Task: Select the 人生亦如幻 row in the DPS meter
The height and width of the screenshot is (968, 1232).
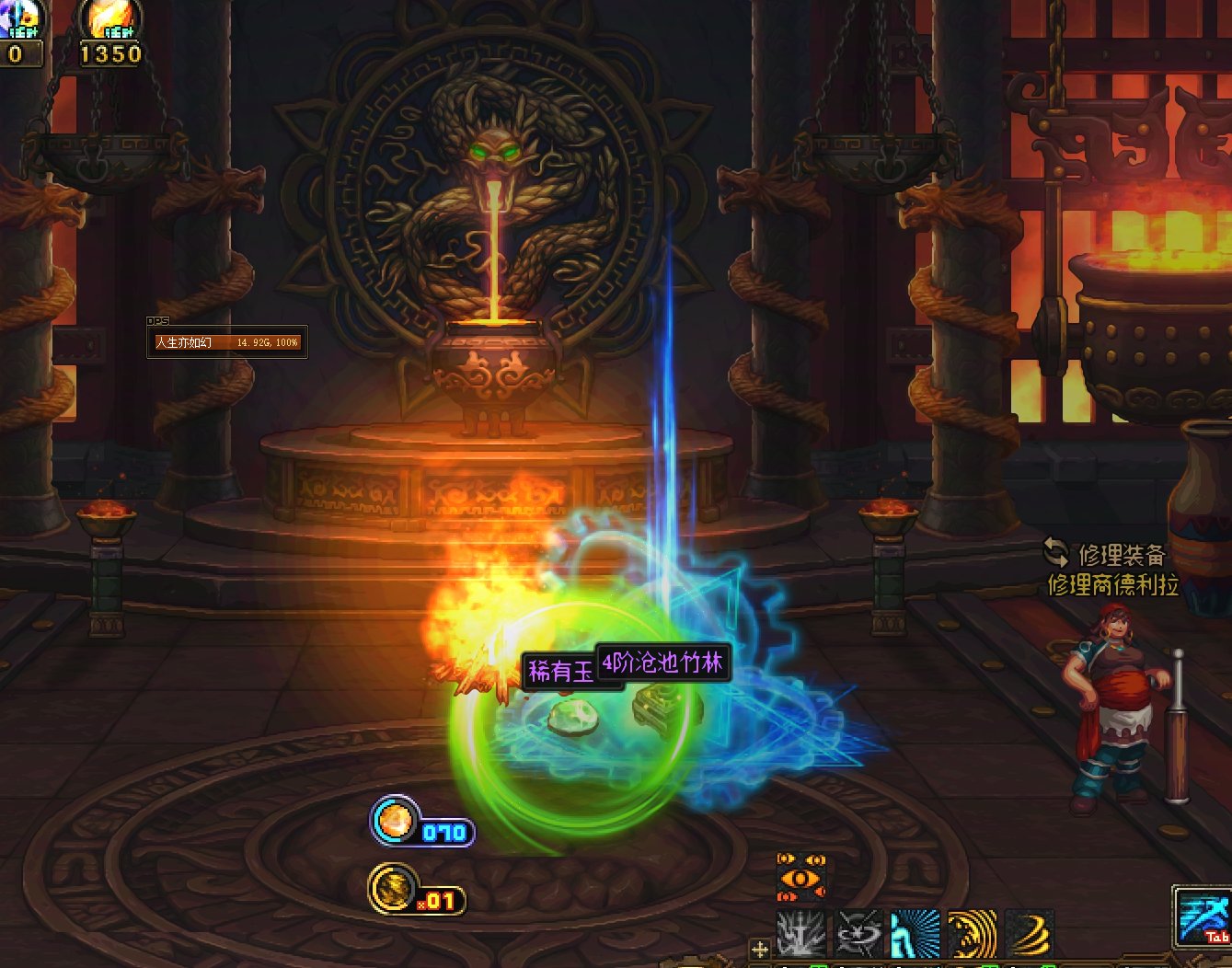Action: (x=226, y=342)
